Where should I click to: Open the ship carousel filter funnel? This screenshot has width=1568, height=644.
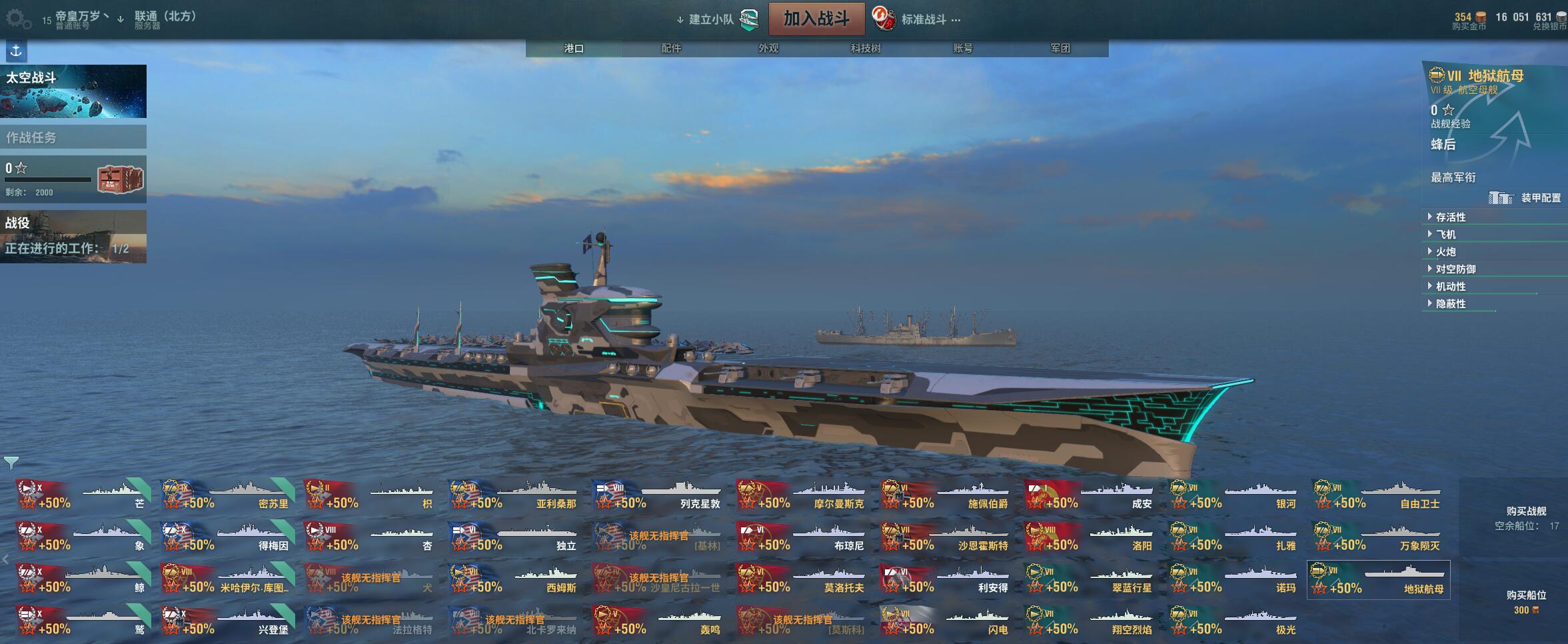coord(11,462)
